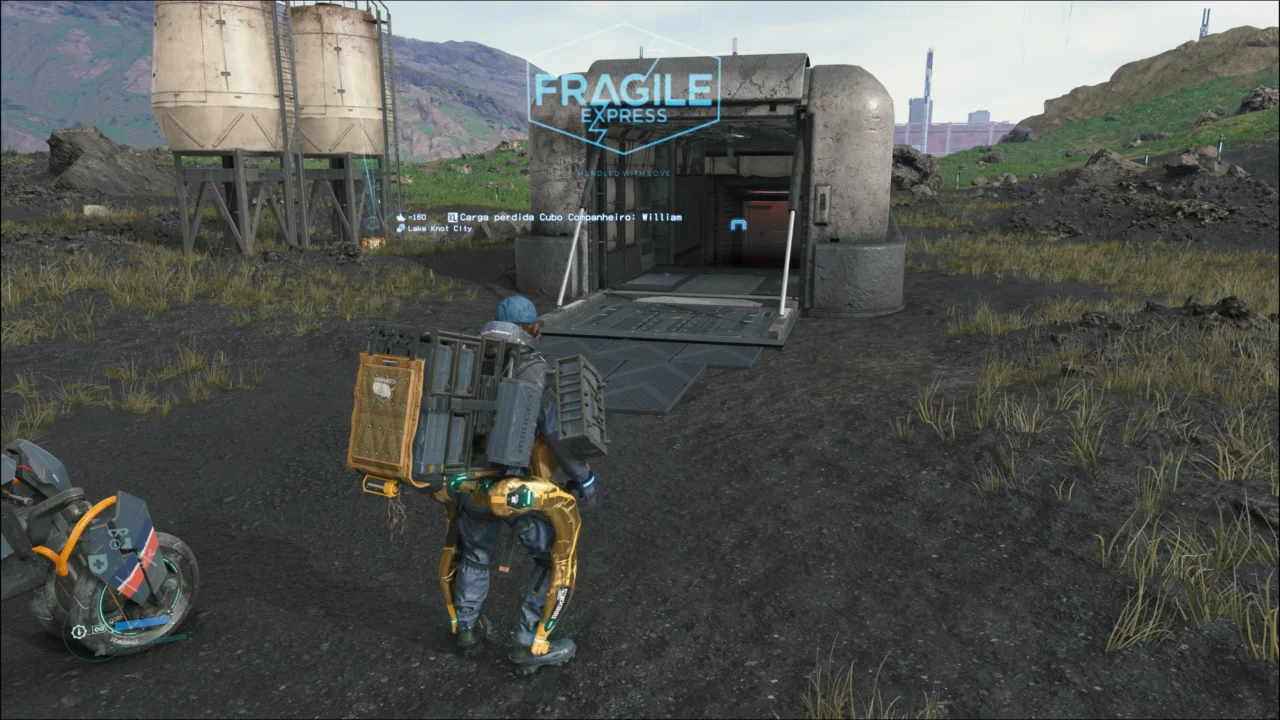Click the blue terminal entrance marker icon
The width and height of the screenshot is (1280, 720).
point(739,225)
